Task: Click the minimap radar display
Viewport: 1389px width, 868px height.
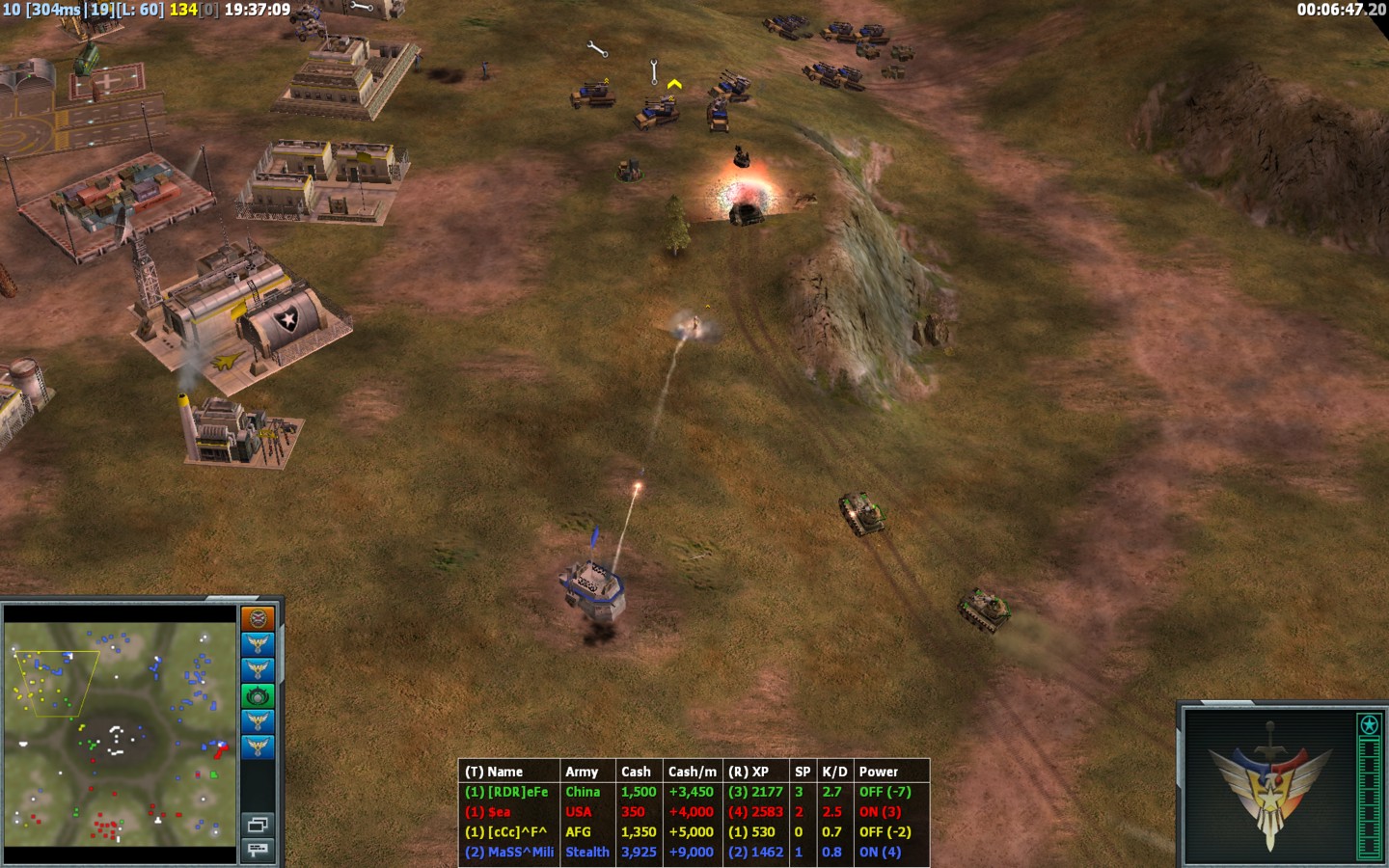Action: coord(121,734)
